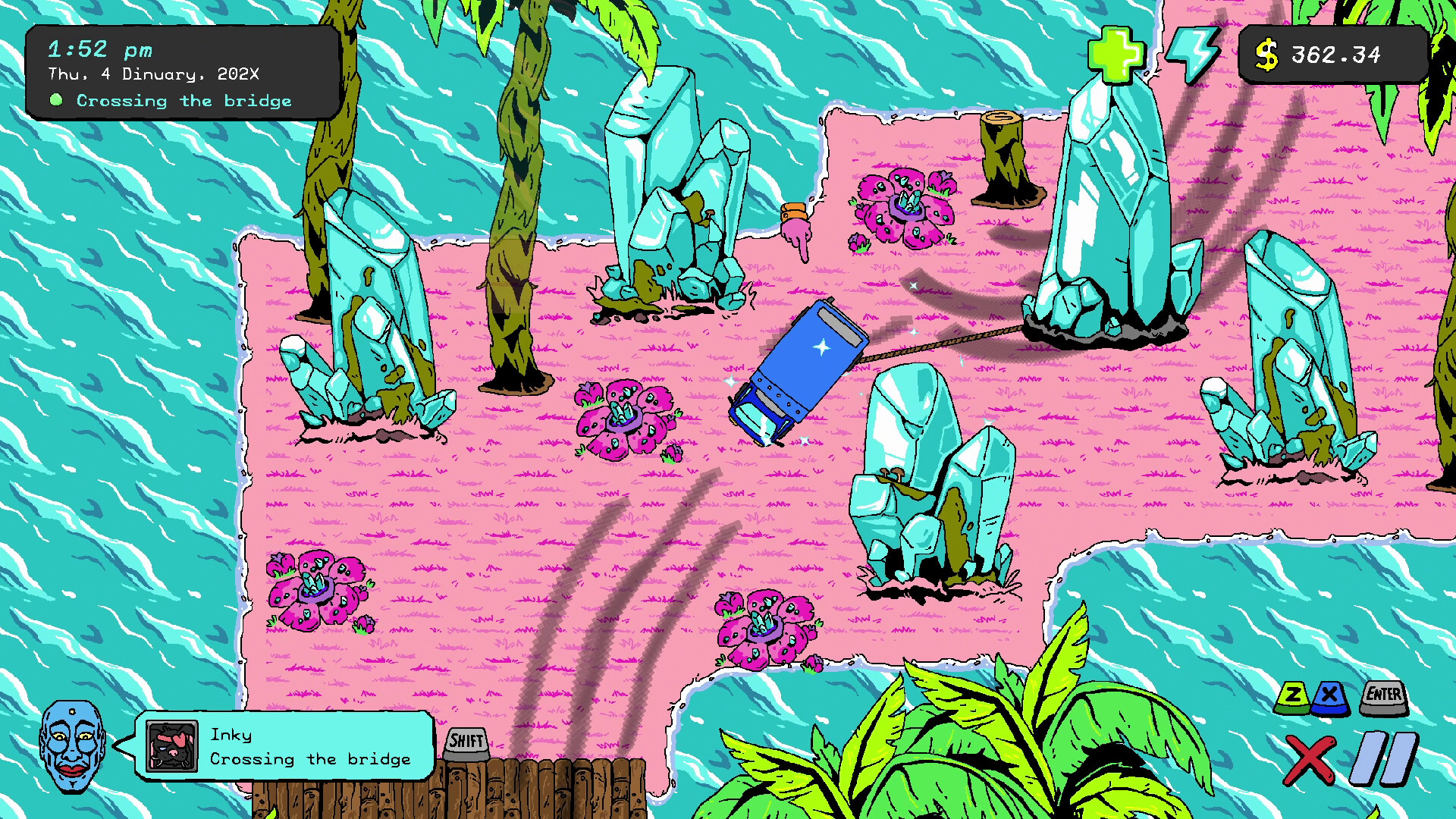Click the green status dot beside Crossing the bridge
This screenshot has height=819, width=1456.
tap(57, 99)
